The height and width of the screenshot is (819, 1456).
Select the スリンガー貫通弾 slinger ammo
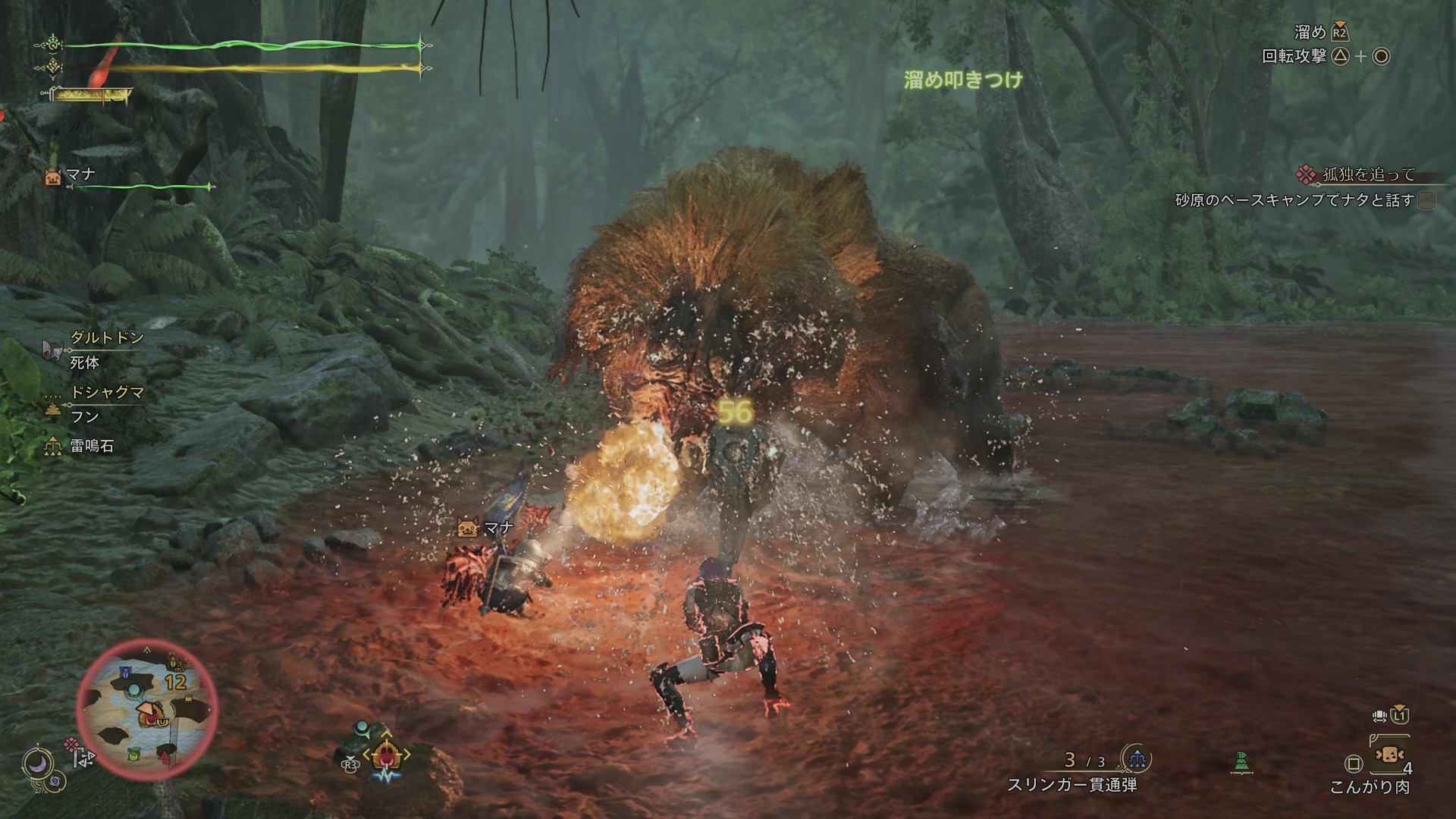(x=1072, y=784)
